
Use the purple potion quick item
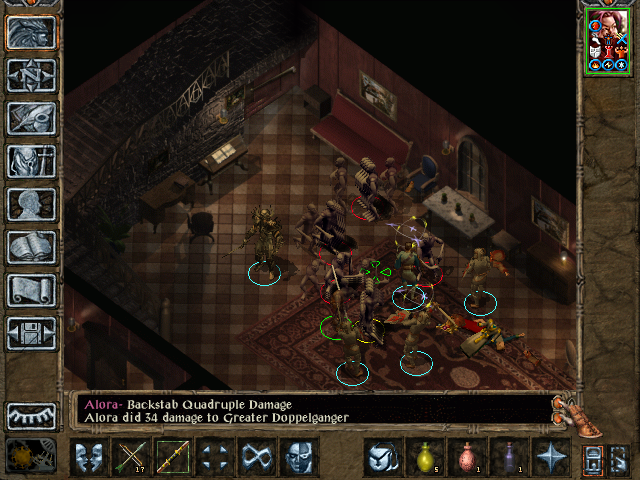pyautogui.click(x=509, y=458)
